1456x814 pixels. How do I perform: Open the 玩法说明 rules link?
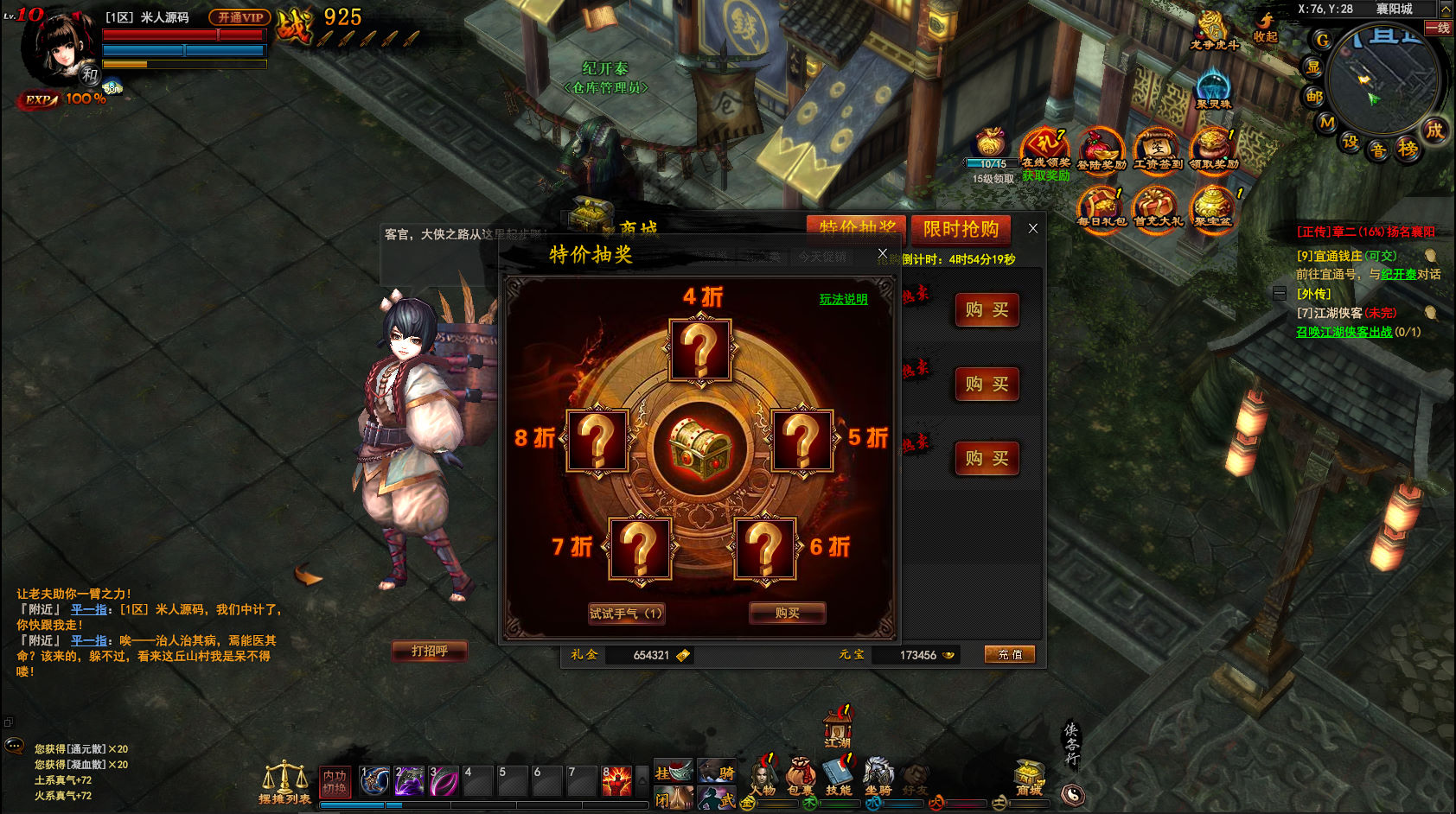point(843,299)
